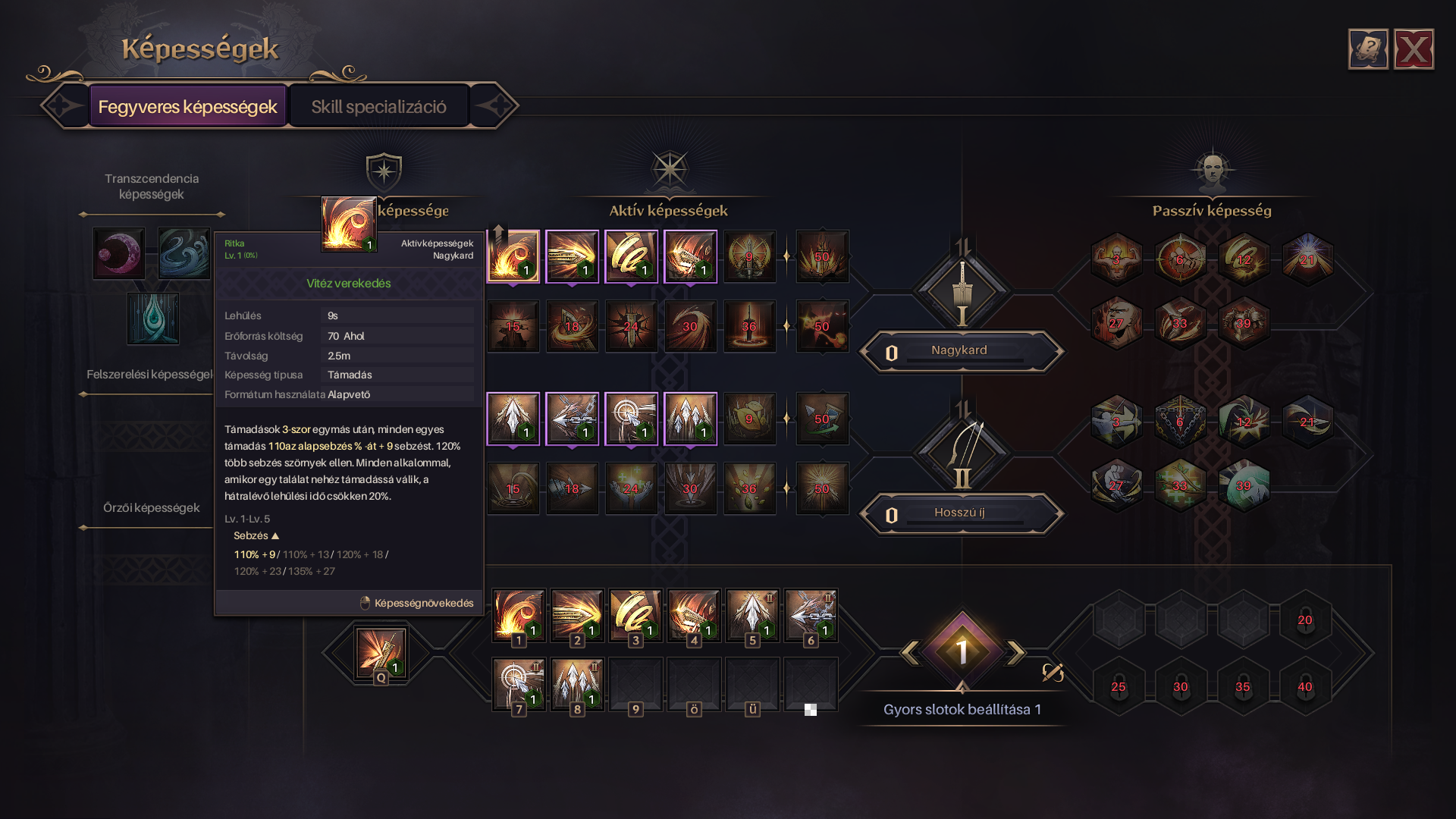Toggle the quick slot link icon
Viewport: 1456px width, 819px height.
click(1053, 673)
